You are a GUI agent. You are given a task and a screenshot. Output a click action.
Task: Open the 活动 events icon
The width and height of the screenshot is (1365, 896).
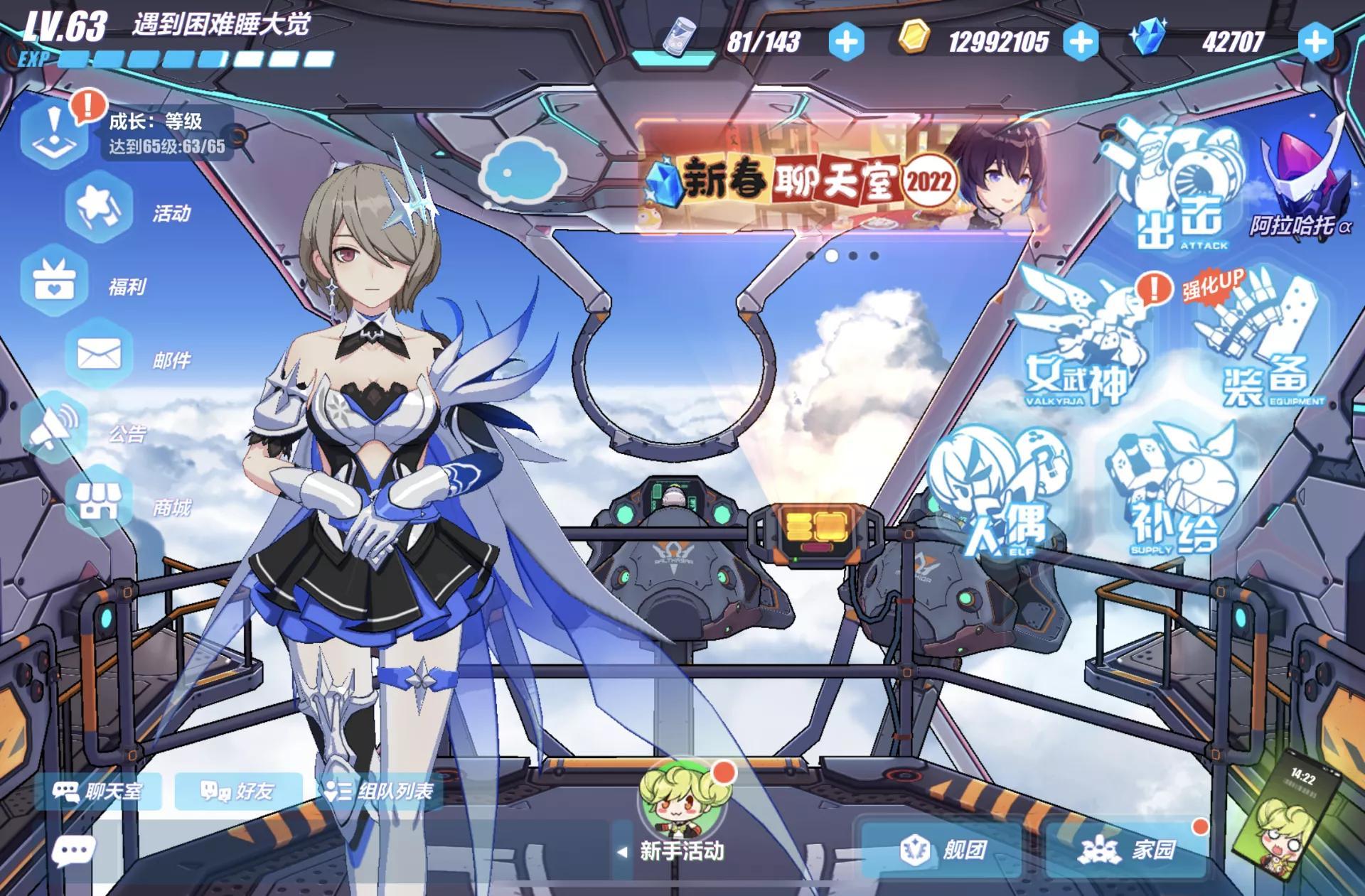(100, 207)
